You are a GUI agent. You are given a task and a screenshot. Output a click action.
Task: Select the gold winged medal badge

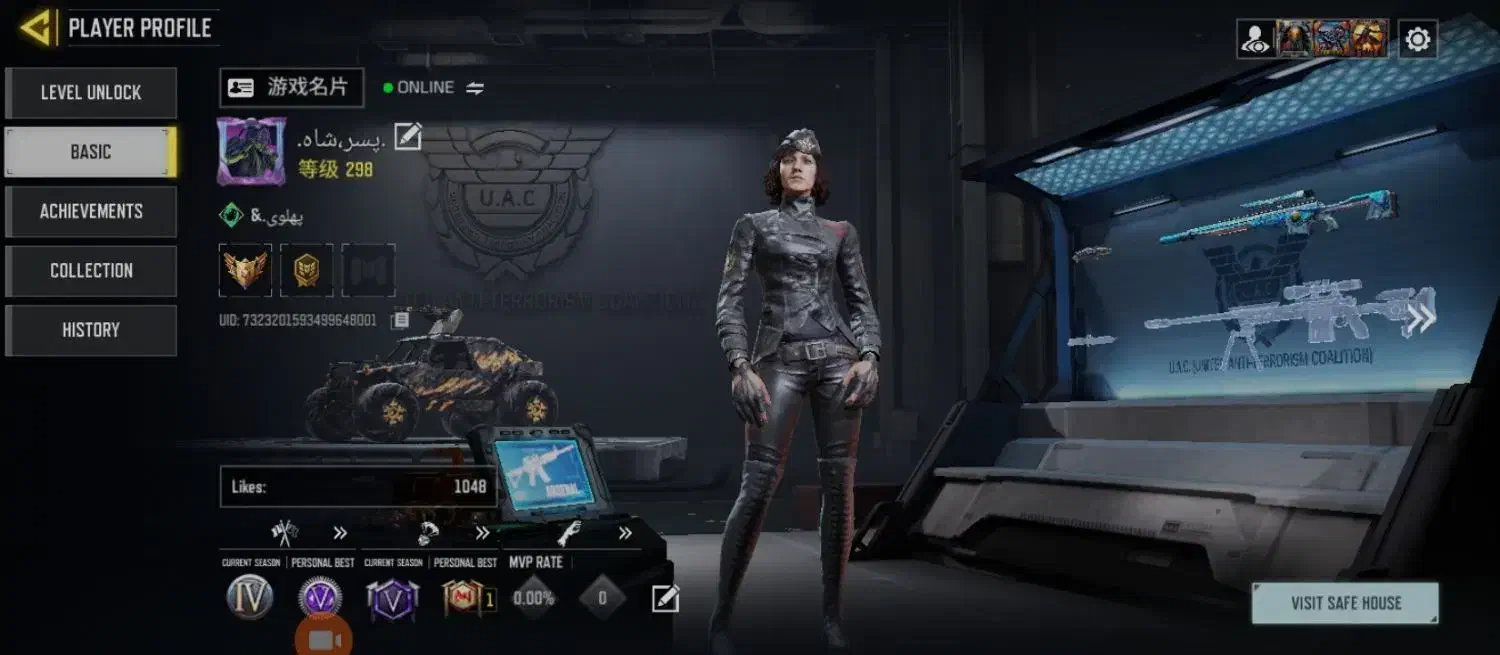point(245,270)
